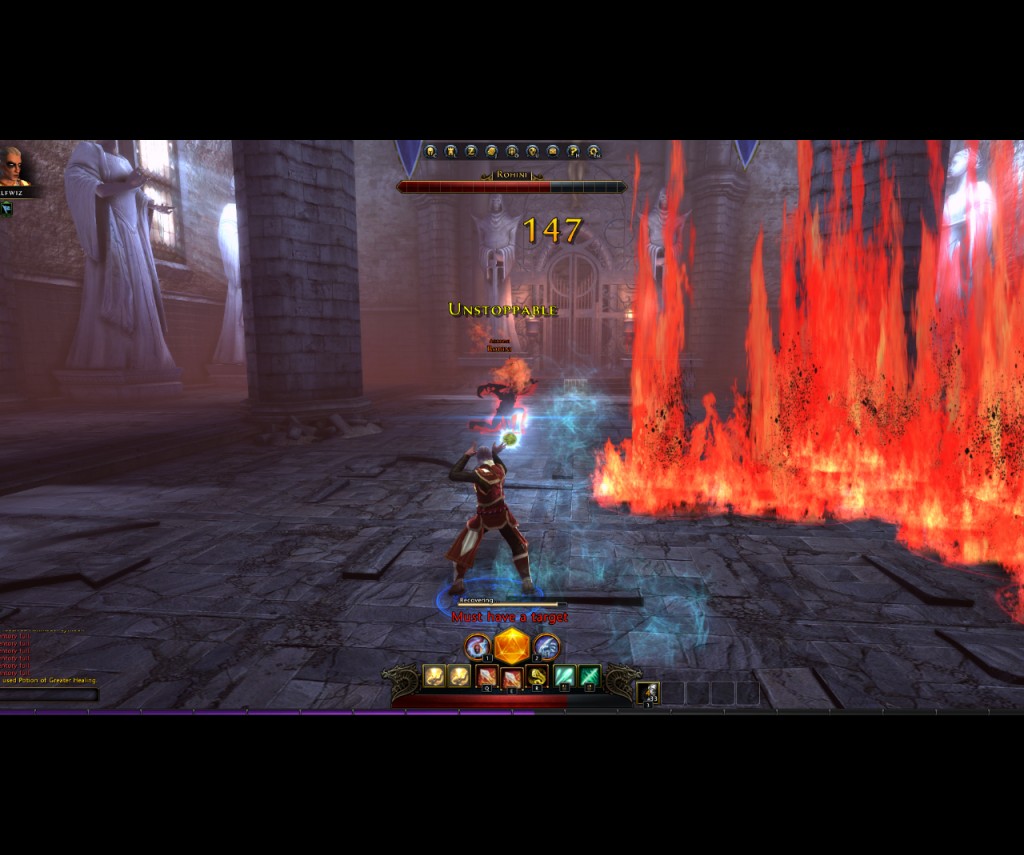Use the white dragon daily power

pyautogui.click(x=546, y=646)
